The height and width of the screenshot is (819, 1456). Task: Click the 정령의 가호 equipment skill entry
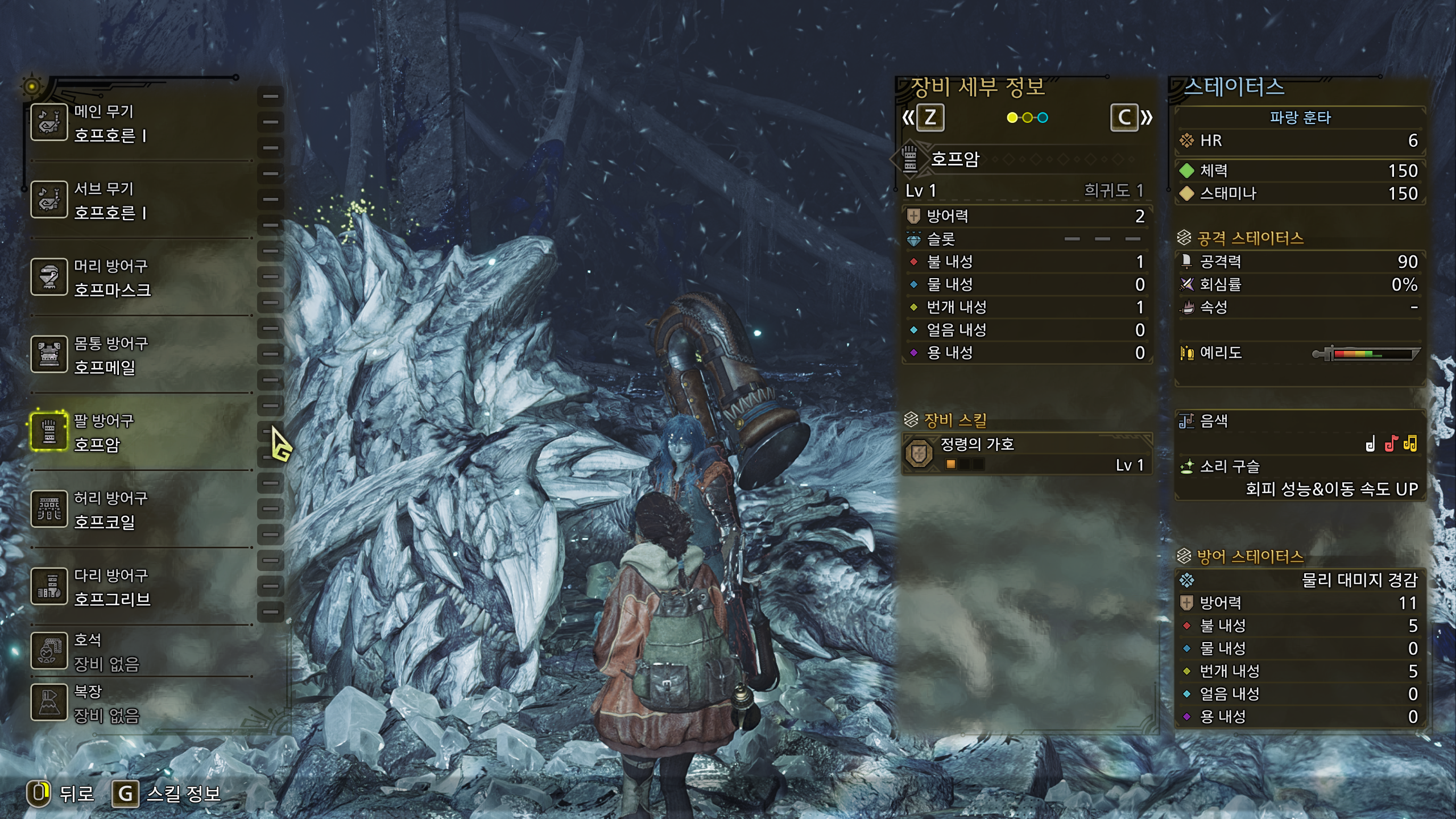tap(1027, 454)
